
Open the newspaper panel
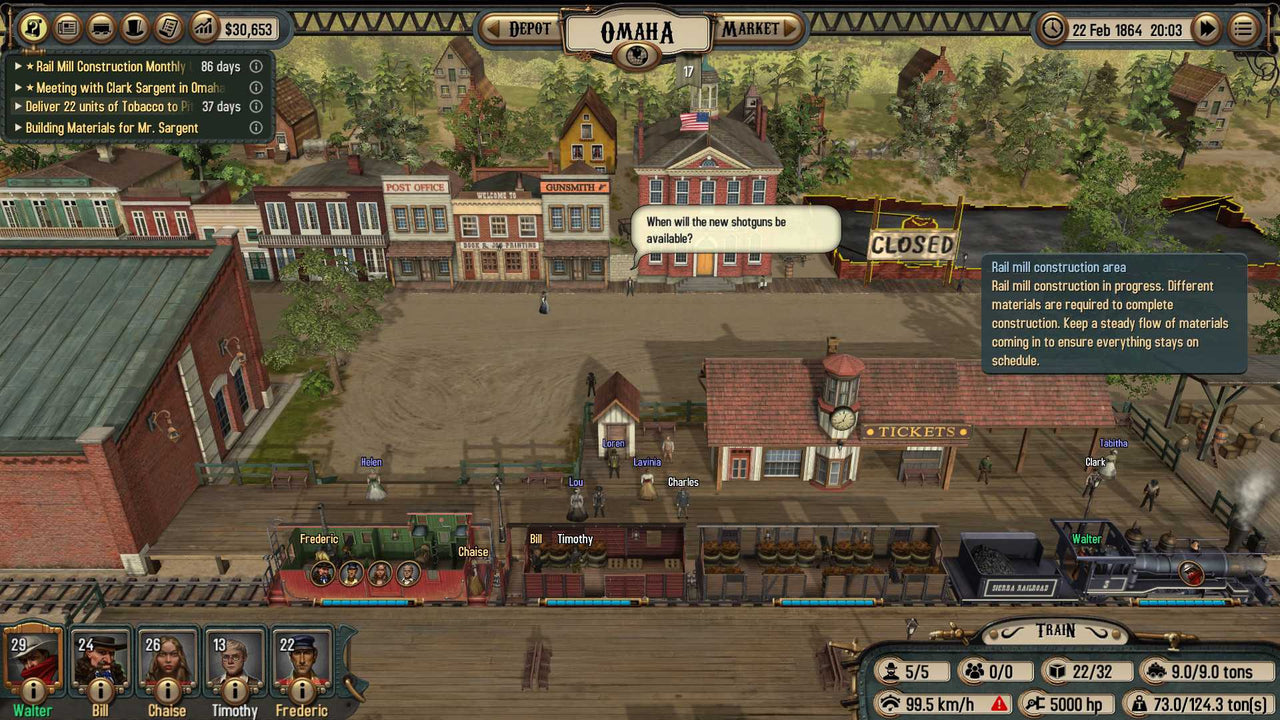point(67,27)
